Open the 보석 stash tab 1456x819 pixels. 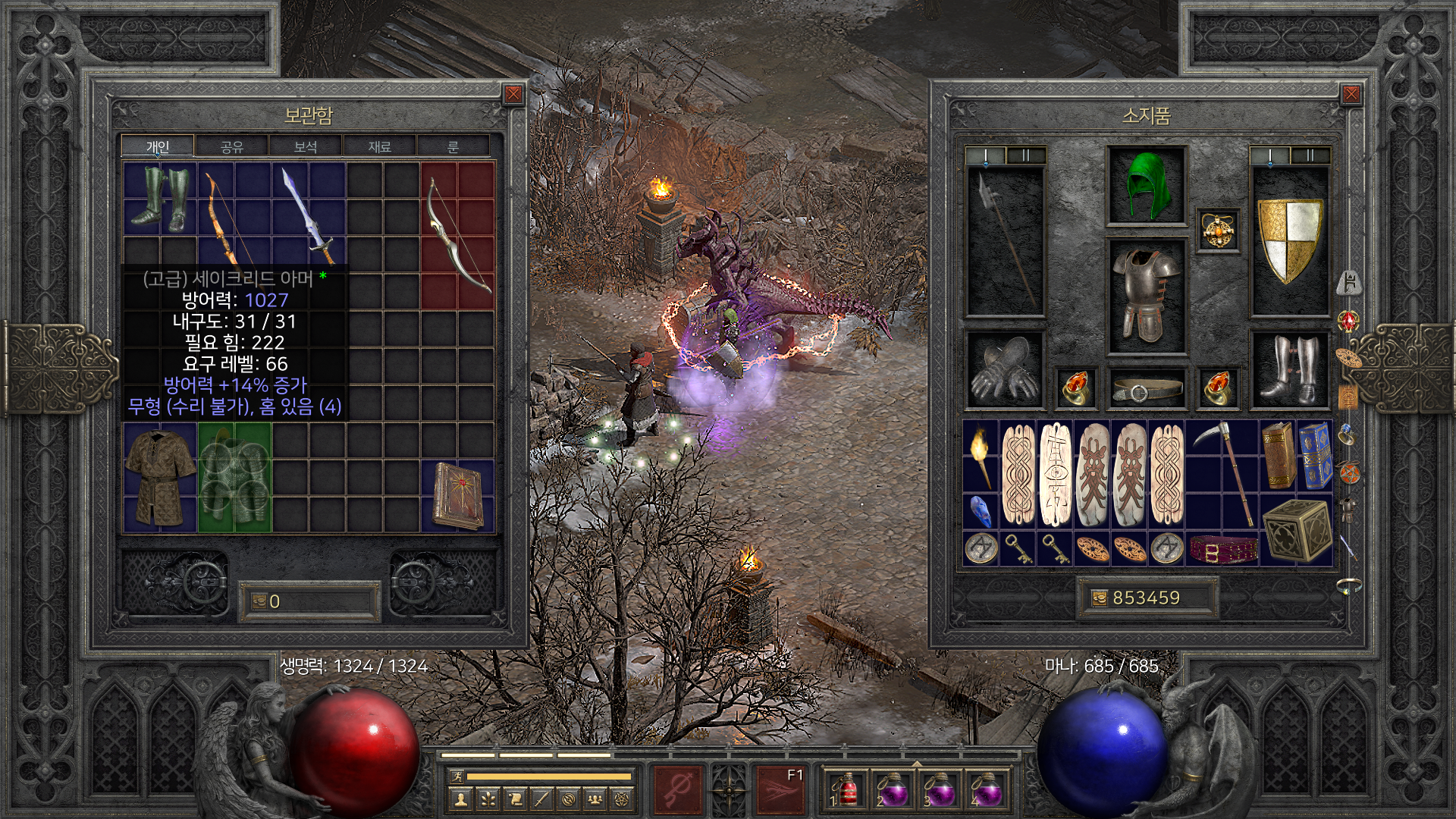coord(305,147)
